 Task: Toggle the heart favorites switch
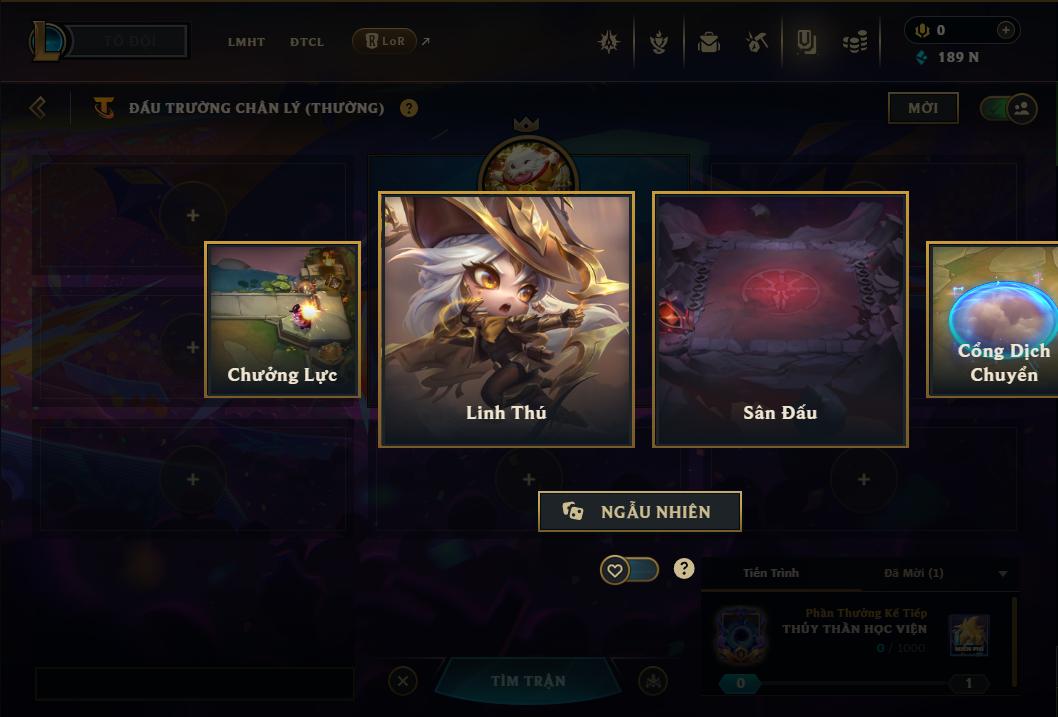tap(629, 570)
